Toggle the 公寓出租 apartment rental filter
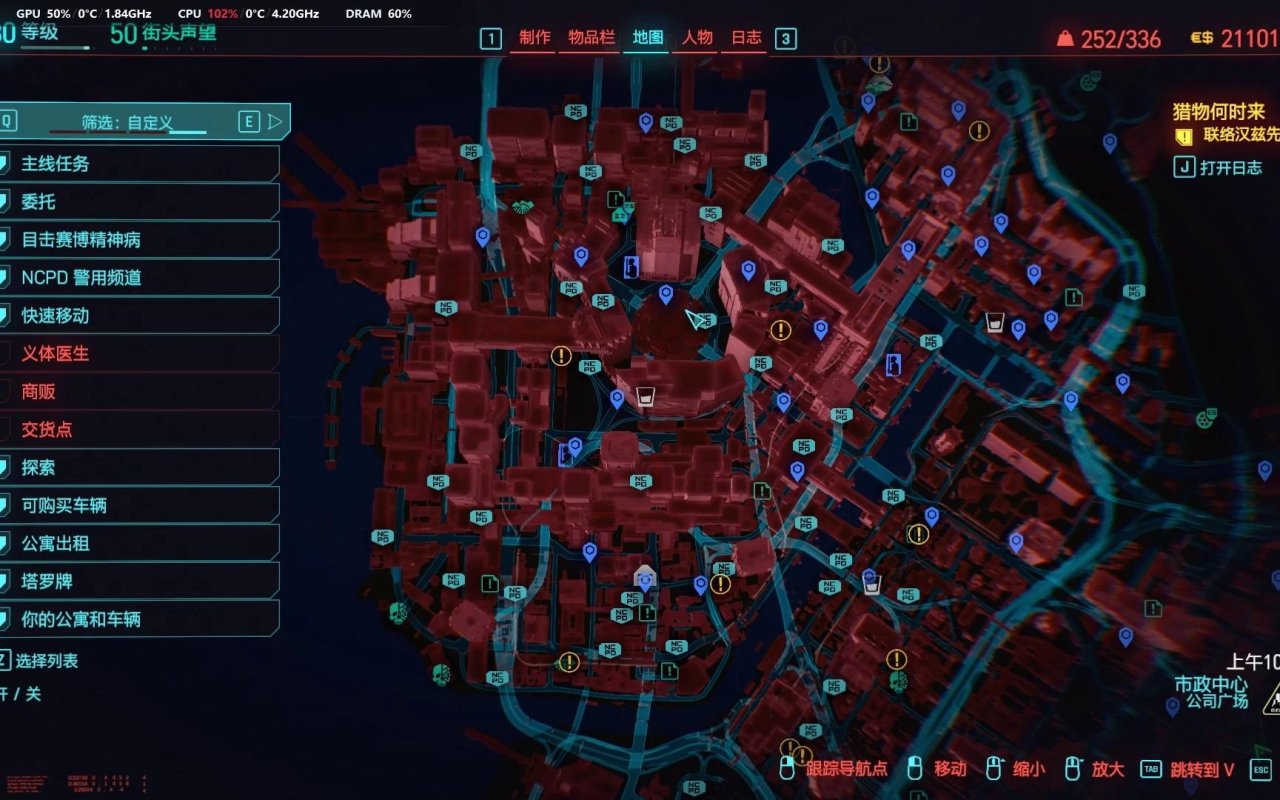 coord(140,544)
